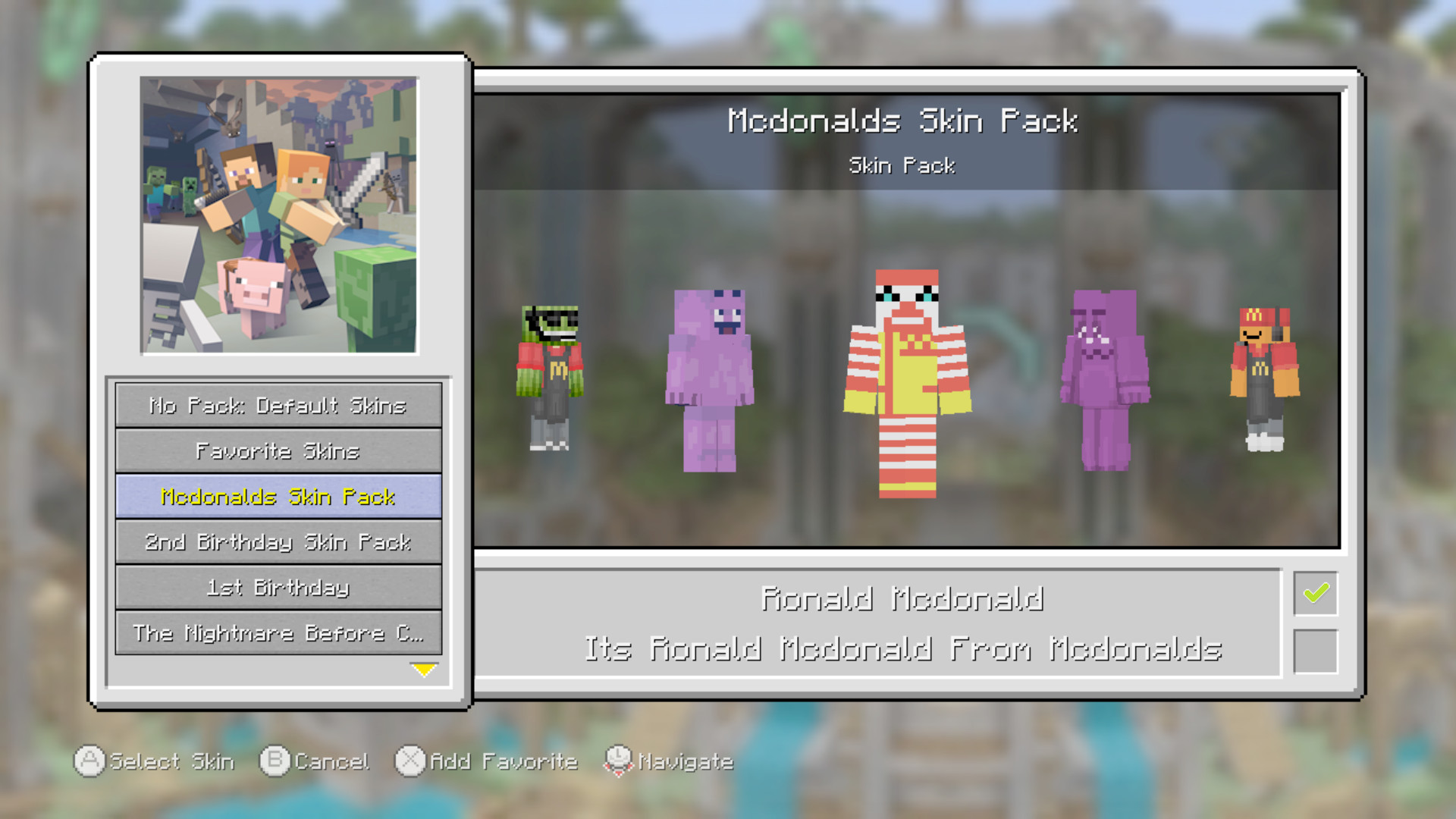Click the Navigate controller icon
The image size is (1456, 819).
(619, 761)
